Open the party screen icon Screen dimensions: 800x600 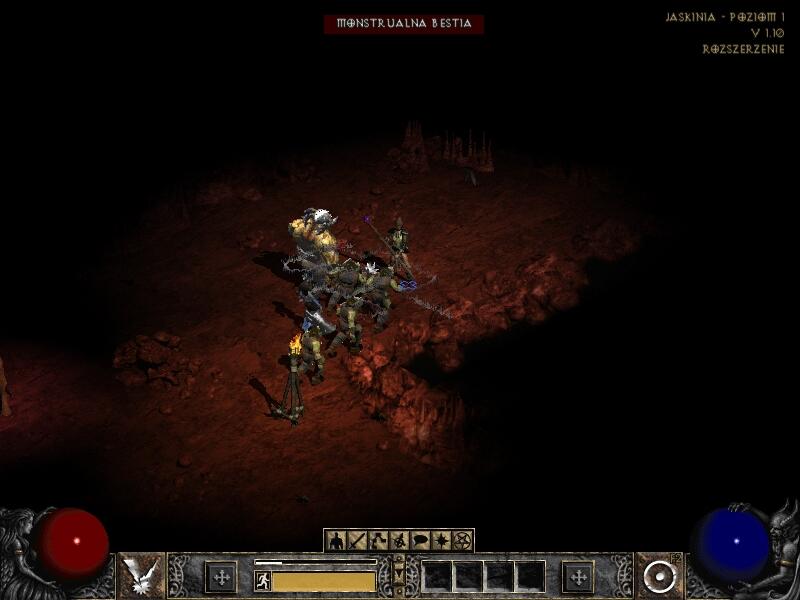[400, 541]
